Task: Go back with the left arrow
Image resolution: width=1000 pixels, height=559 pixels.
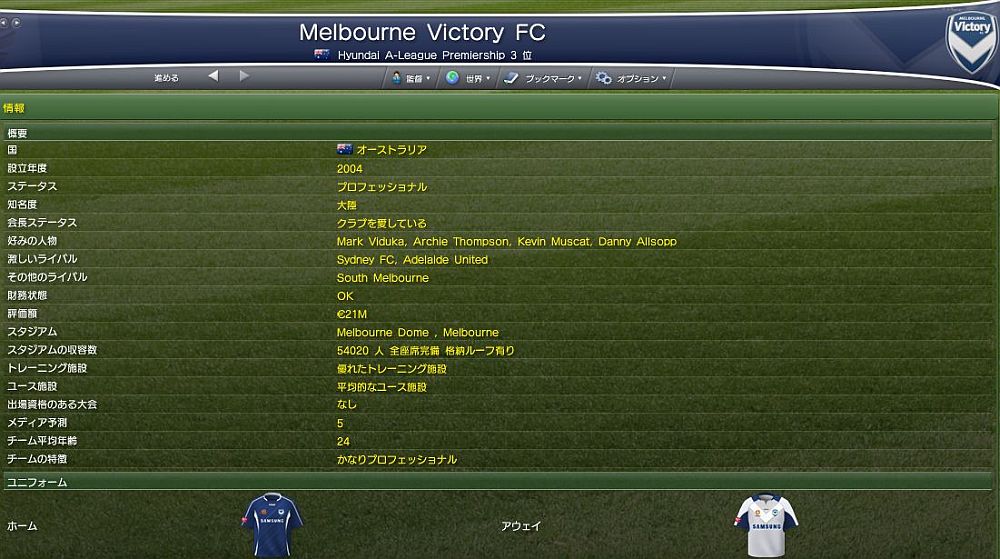Action: coord(213,77)
